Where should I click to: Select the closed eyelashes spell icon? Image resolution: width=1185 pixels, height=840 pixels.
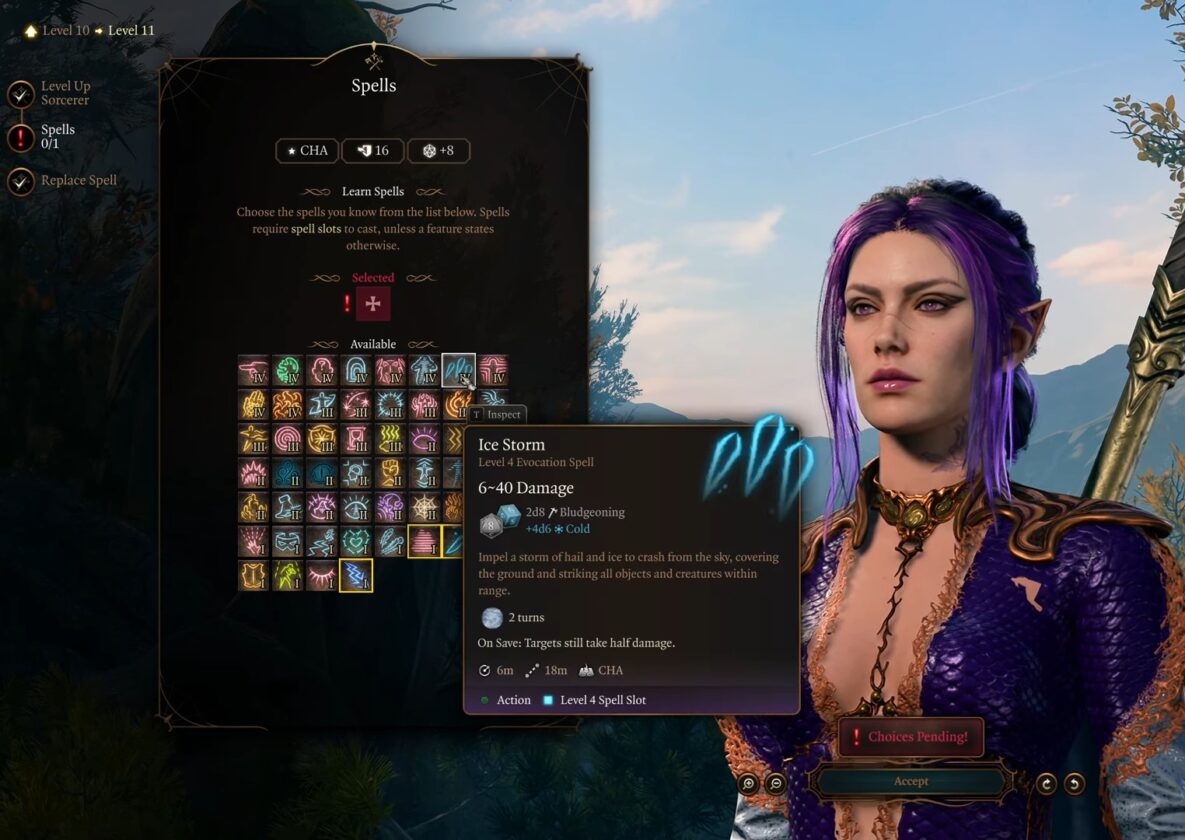tap(322, 575)
